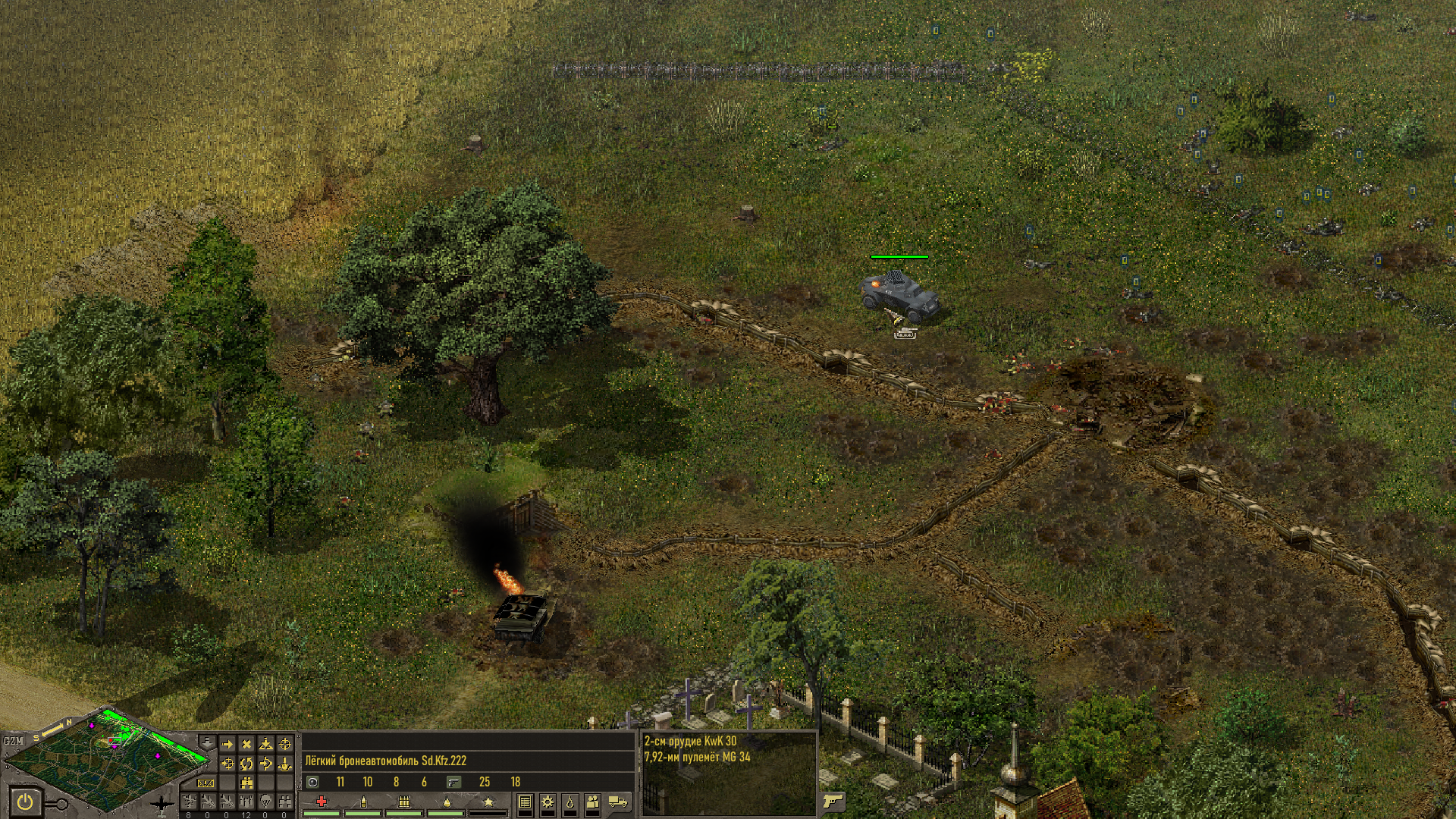This screenshot has width=1456, height=819.
Task: Collapse the command panel with down arrow
Action: 206,741
